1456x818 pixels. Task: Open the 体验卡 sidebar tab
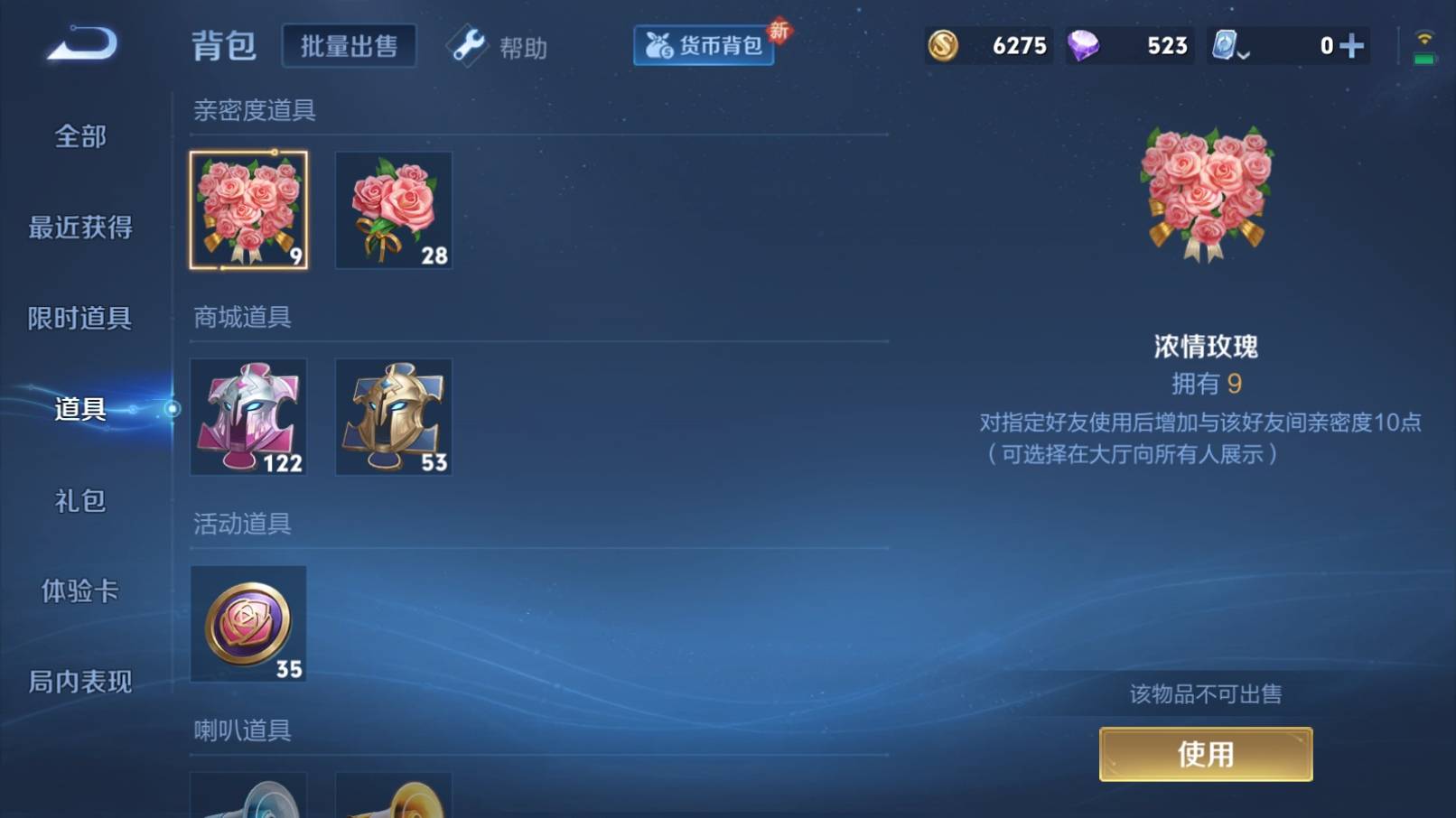pyautogui.click(x=79, y=591)
